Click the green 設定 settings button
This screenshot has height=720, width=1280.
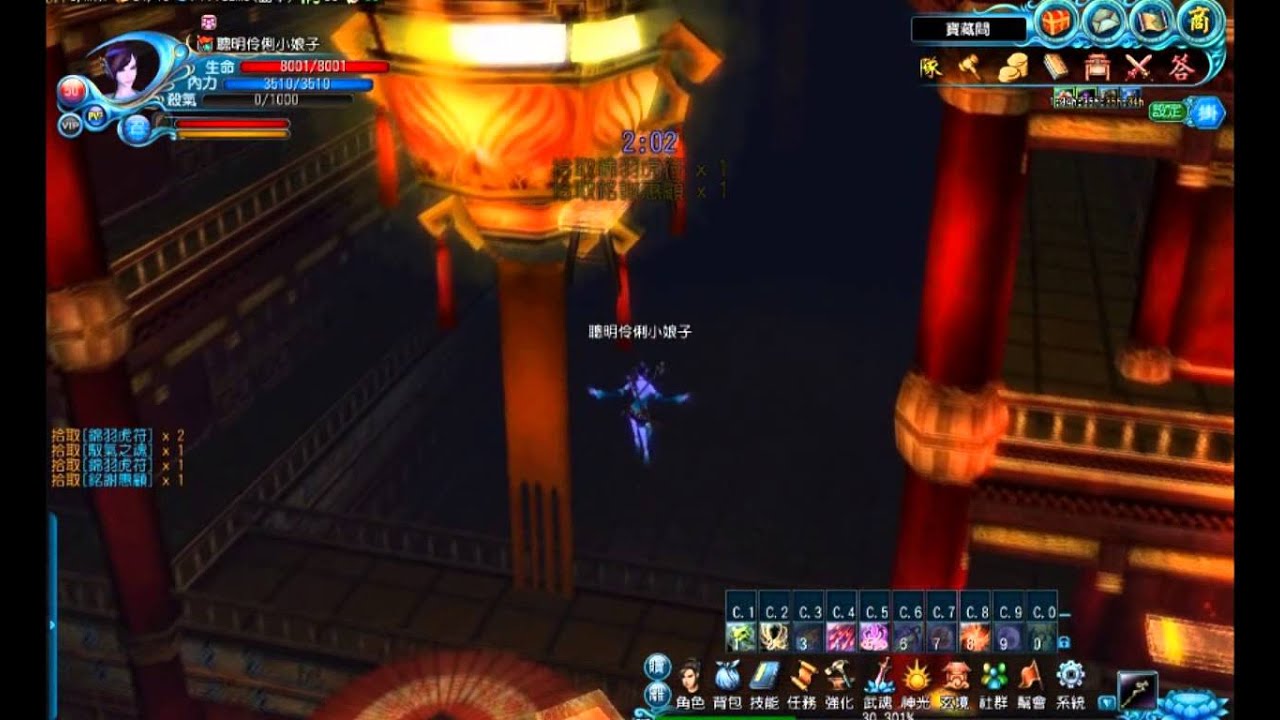(1167, 111)
